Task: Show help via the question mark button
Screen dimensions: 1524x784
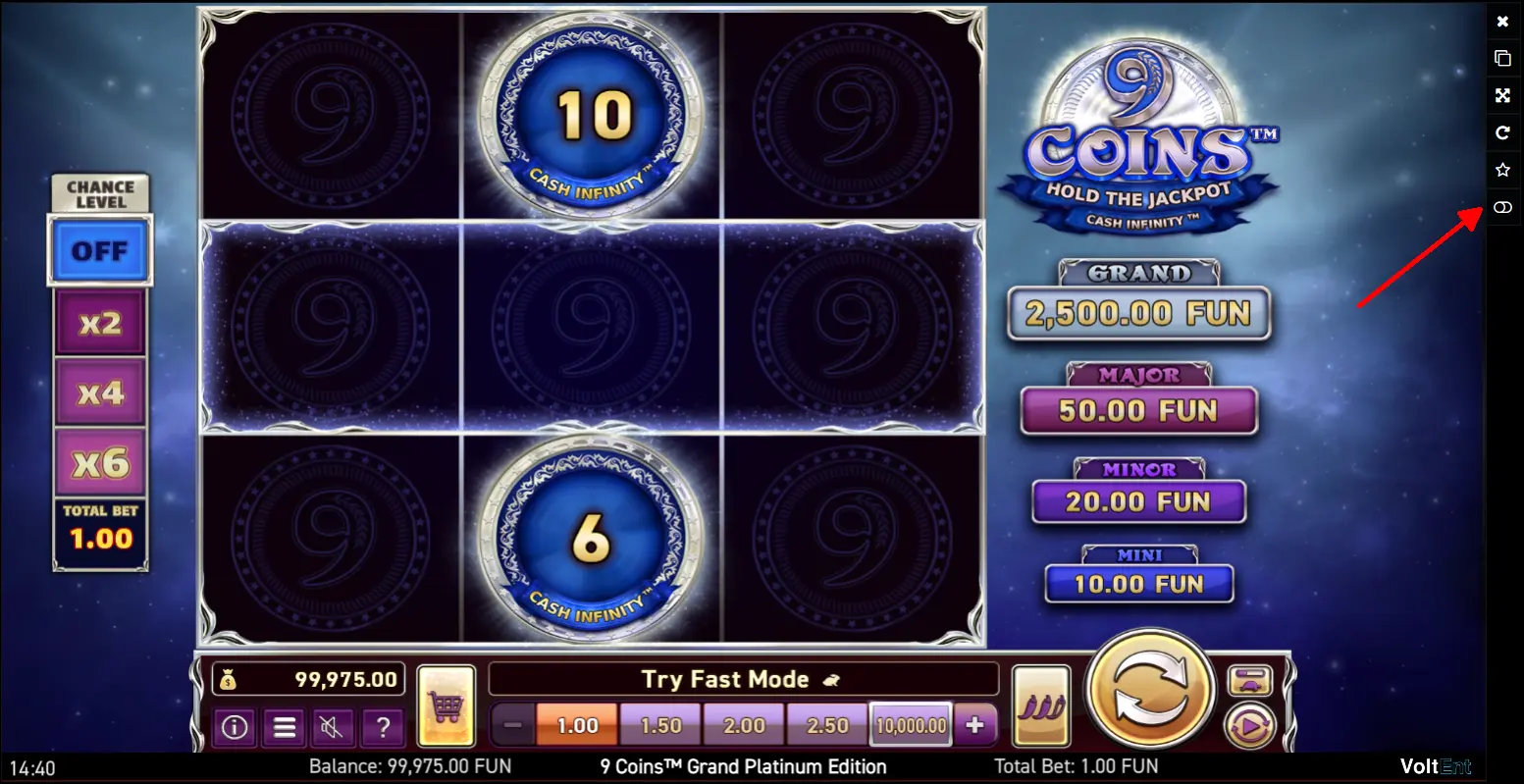Action: point(382,727)
